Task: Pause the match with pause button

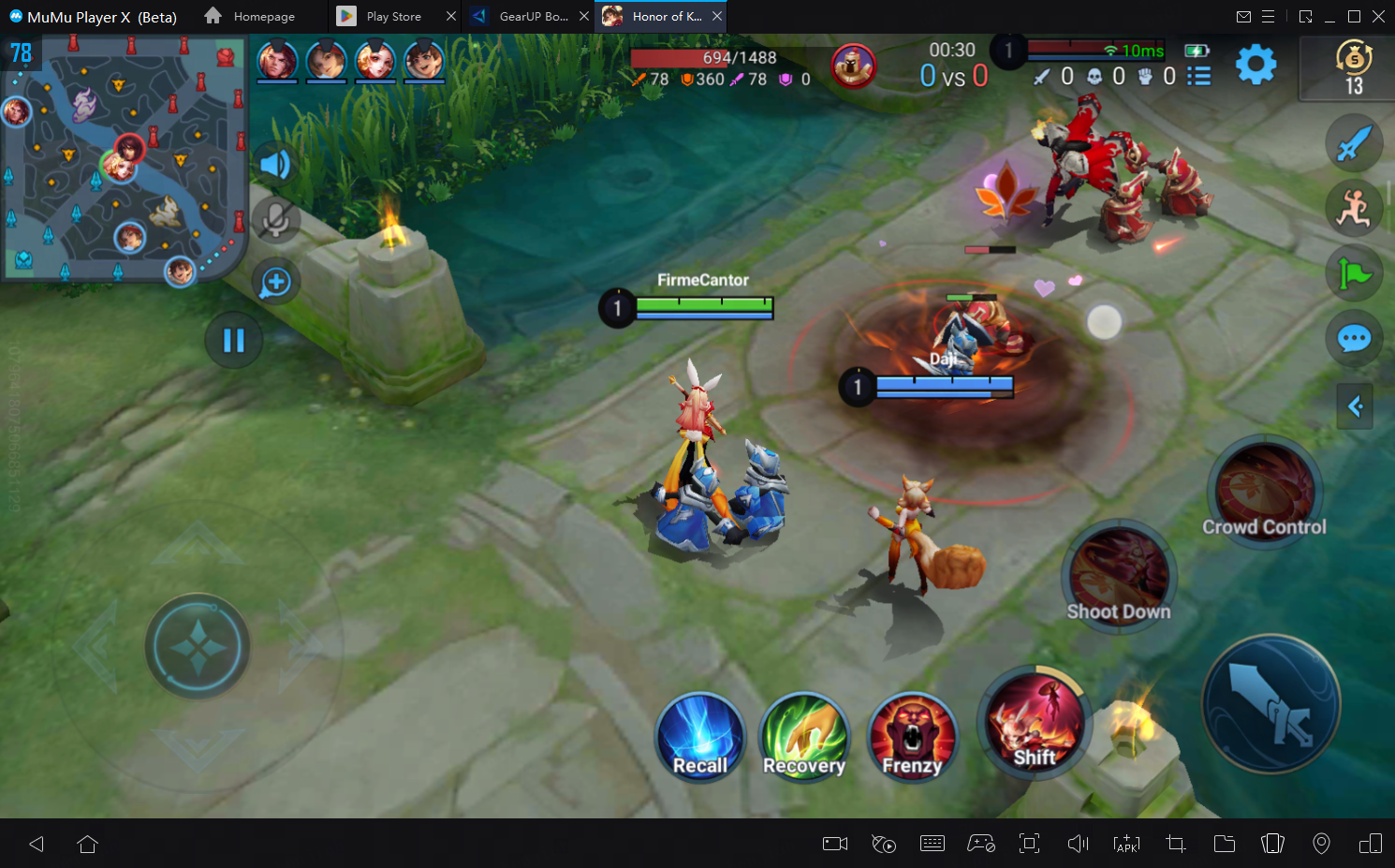Action: point(233,340)
